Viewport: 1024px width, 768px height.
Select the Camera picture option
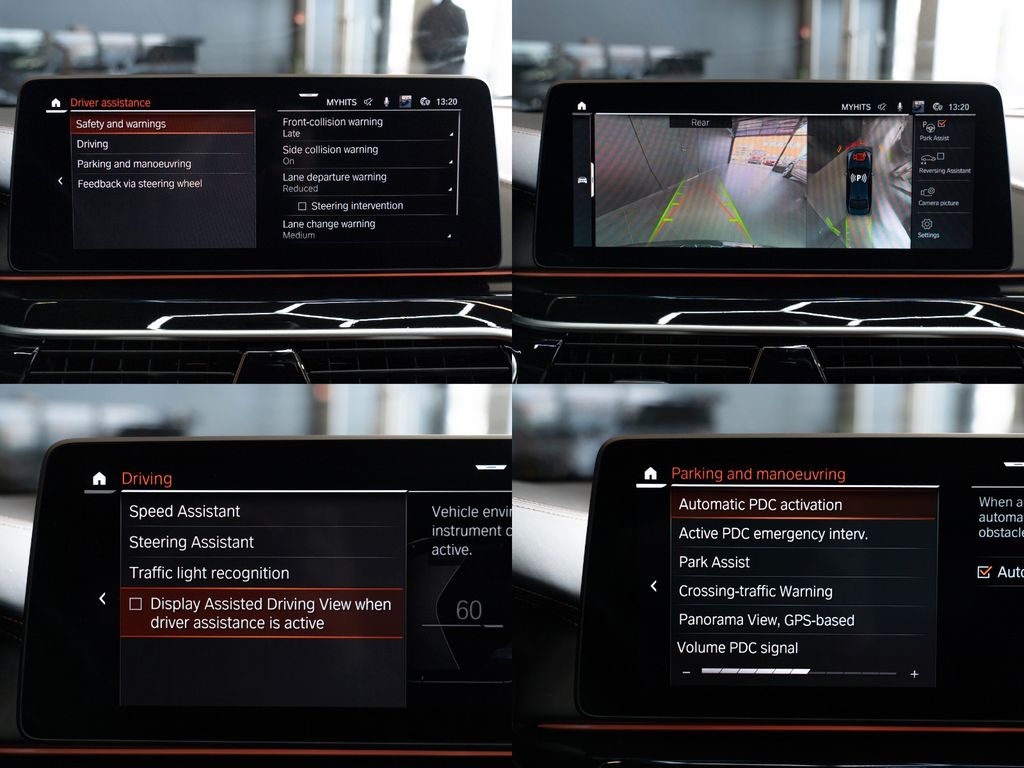[x=937, y=196]
